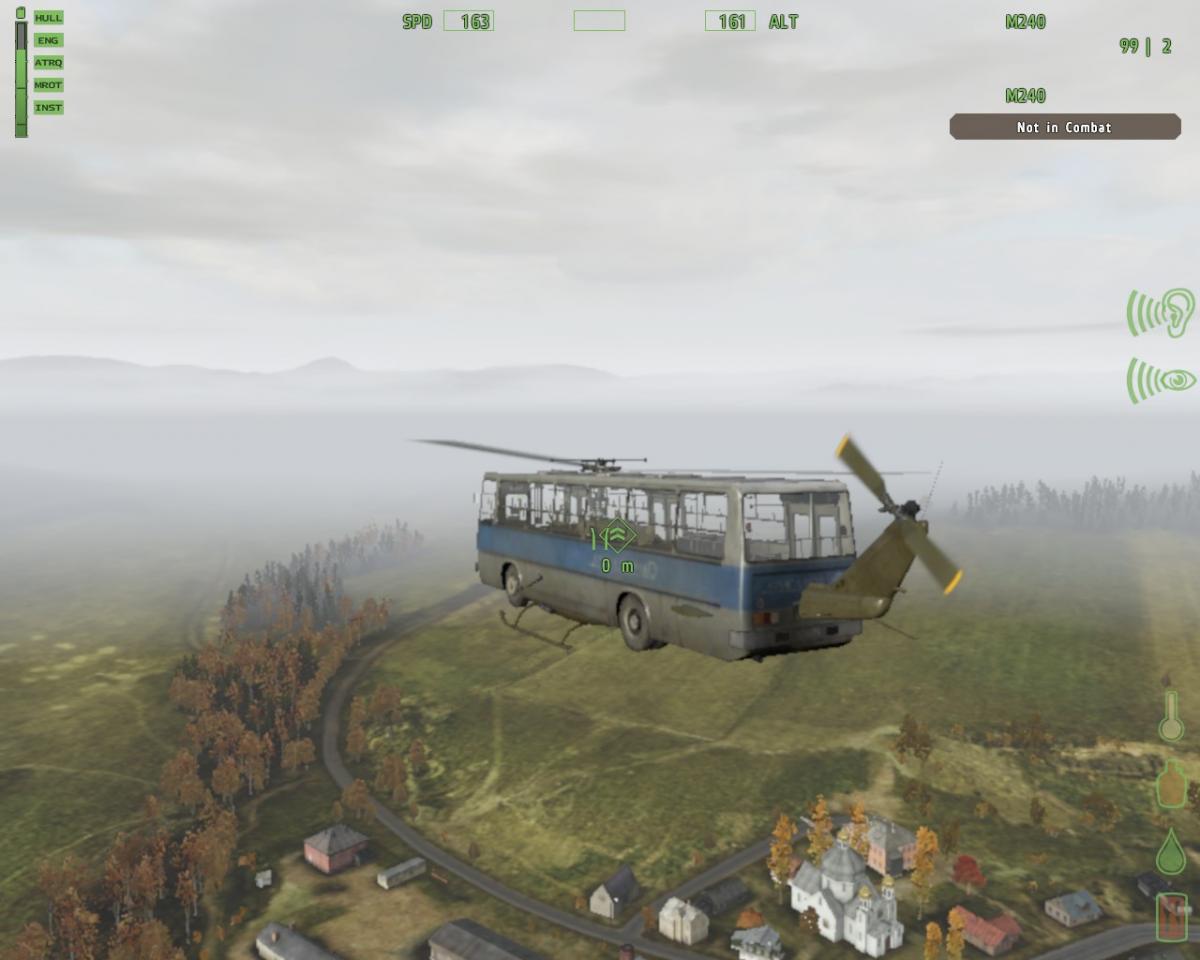Click the hunger food status icon
Image resolution: width=1200 pixels, height=960 pixels.
coord(1171,783)
